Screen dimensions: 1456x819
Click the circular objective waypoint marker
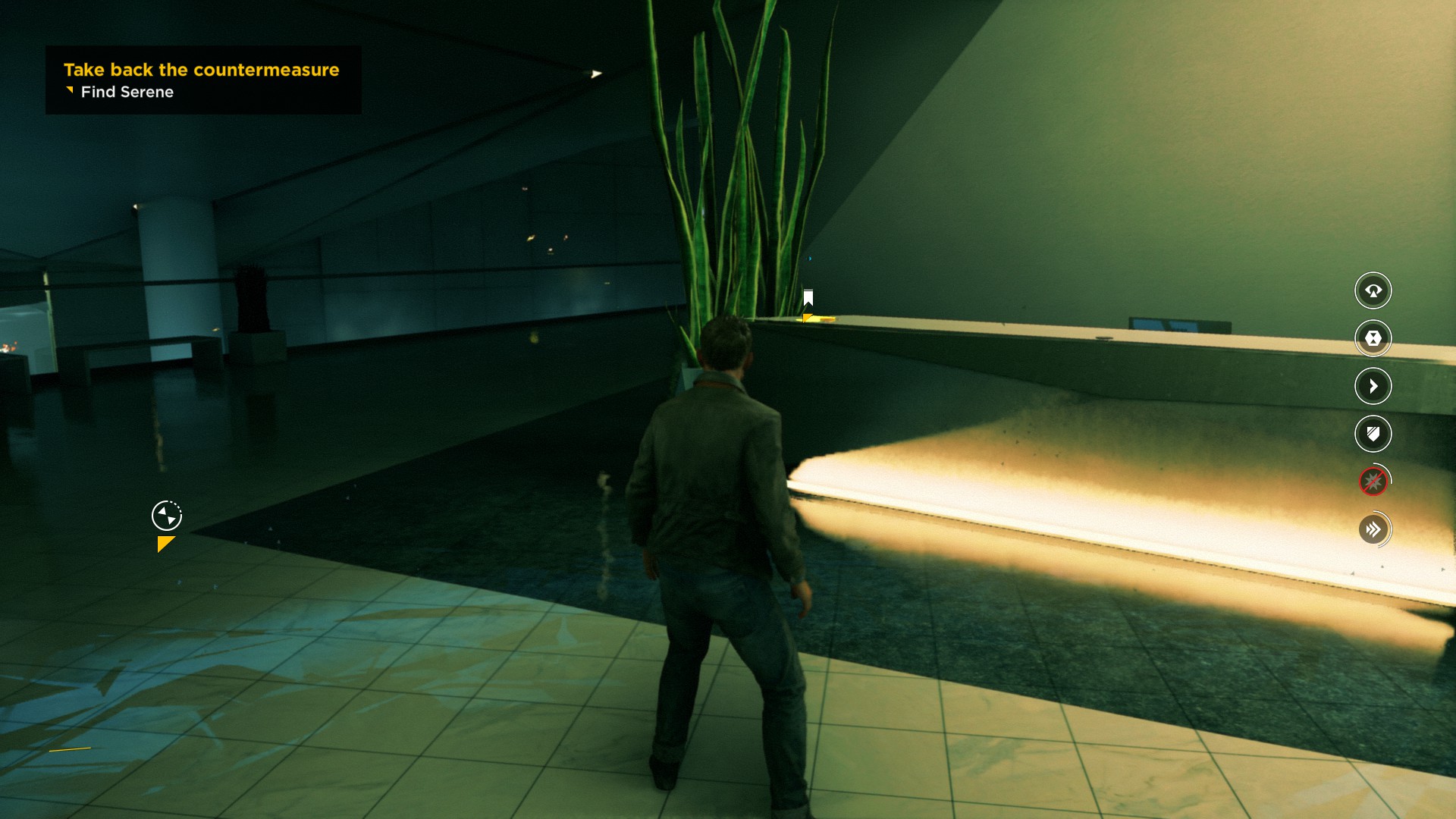167,516
